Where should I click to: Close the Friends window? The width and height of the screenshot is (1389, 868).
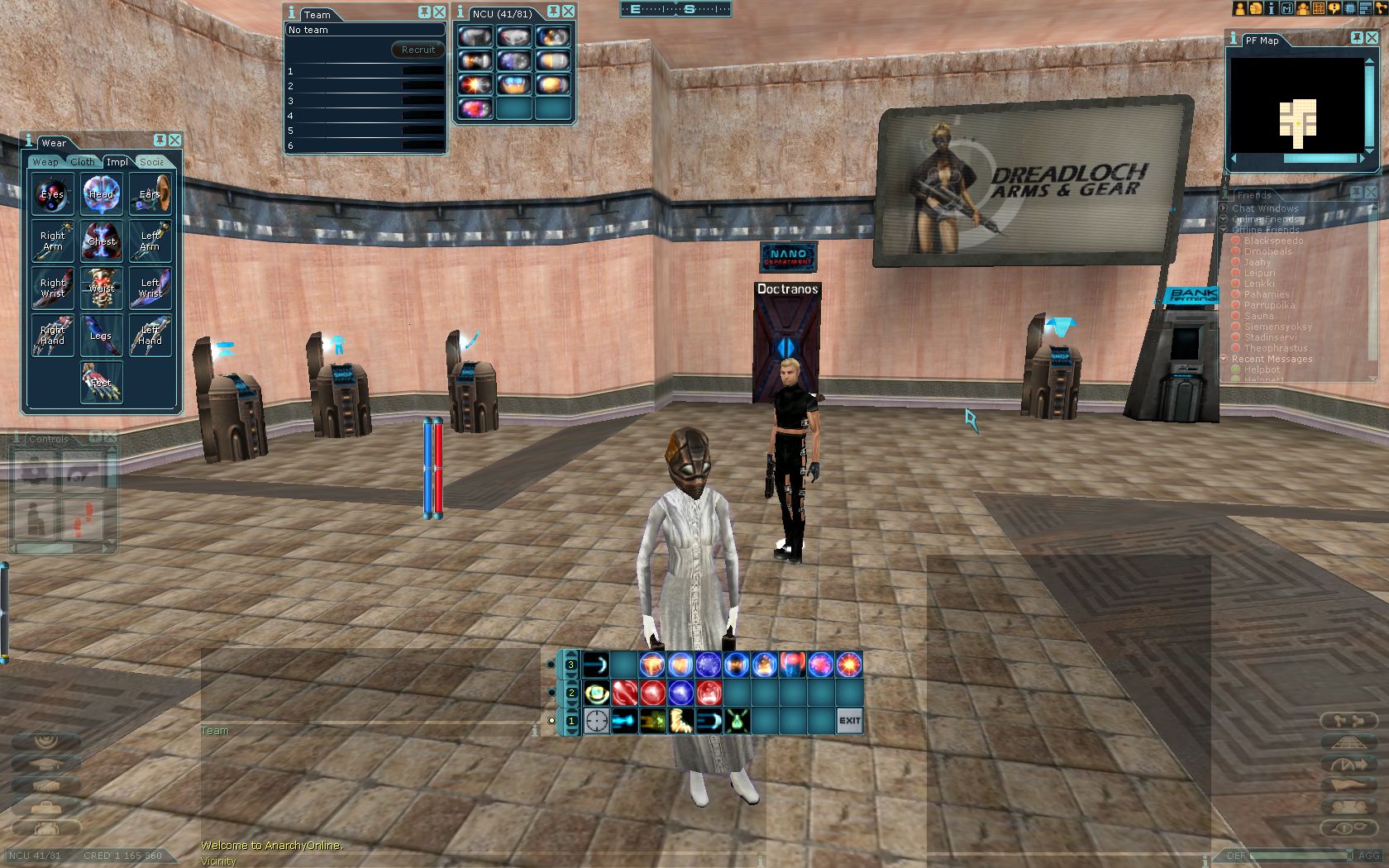click(1371, 192)
